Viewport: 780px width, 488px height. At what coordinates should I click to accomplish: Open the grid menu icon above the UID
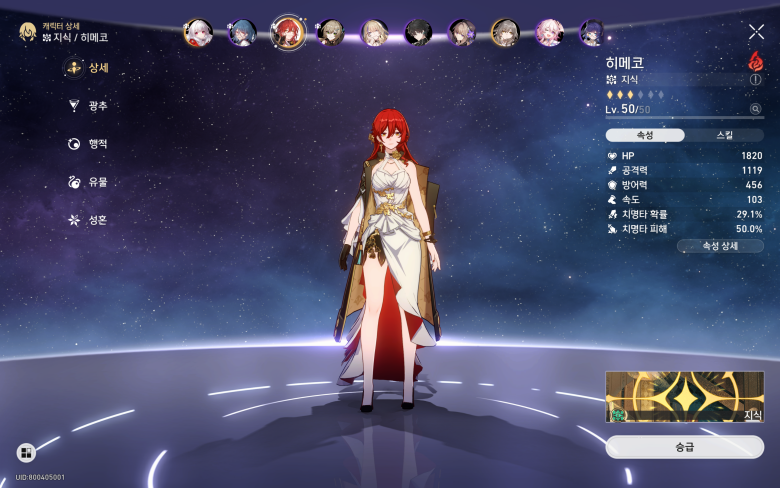tap(25, 453)
